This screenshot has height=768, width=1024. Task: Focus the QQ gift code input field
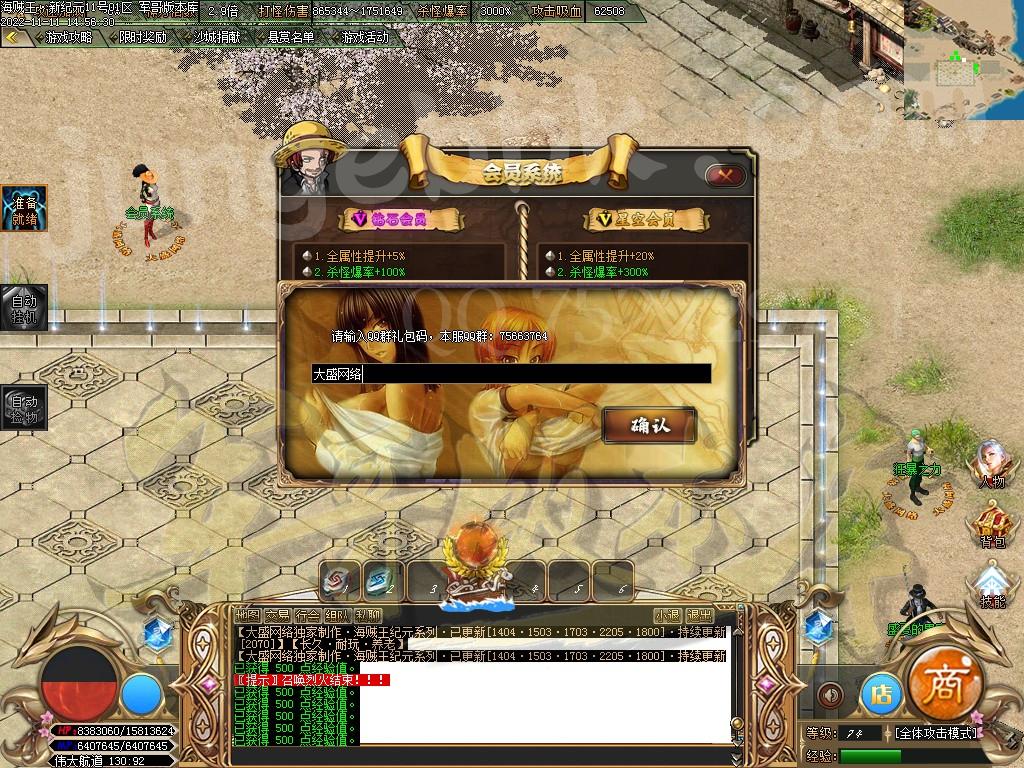tap(511, 374)
